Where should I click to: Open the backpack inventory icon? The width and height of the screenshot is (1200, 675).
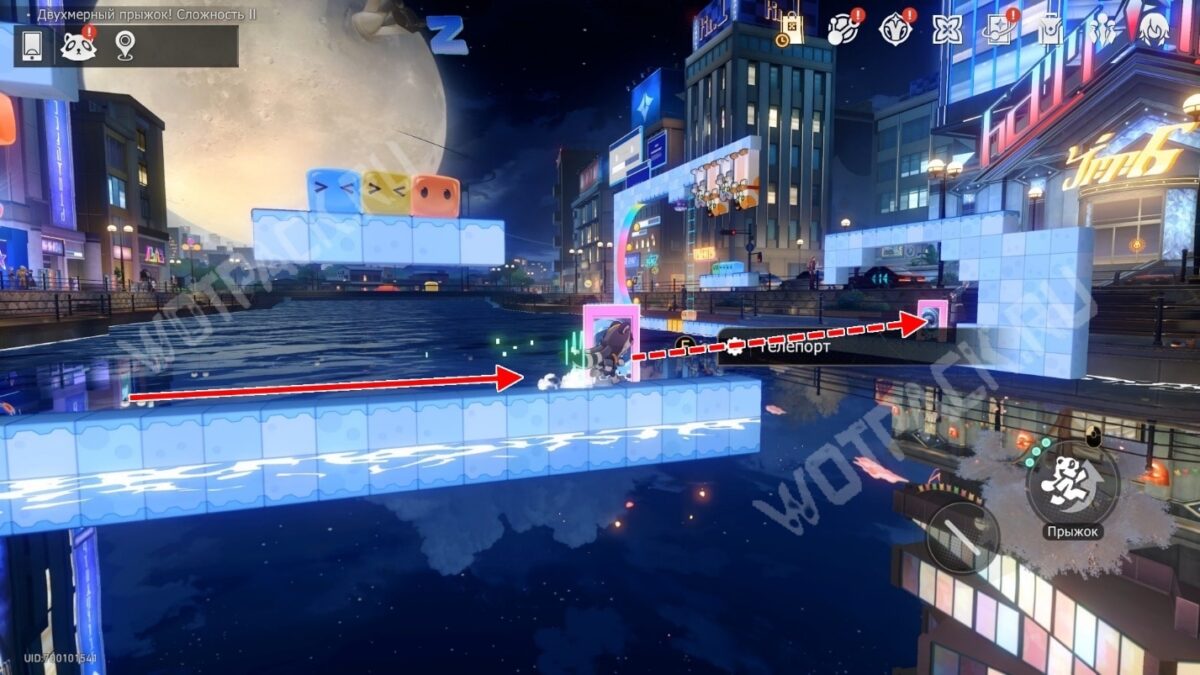coord(1049,29)
